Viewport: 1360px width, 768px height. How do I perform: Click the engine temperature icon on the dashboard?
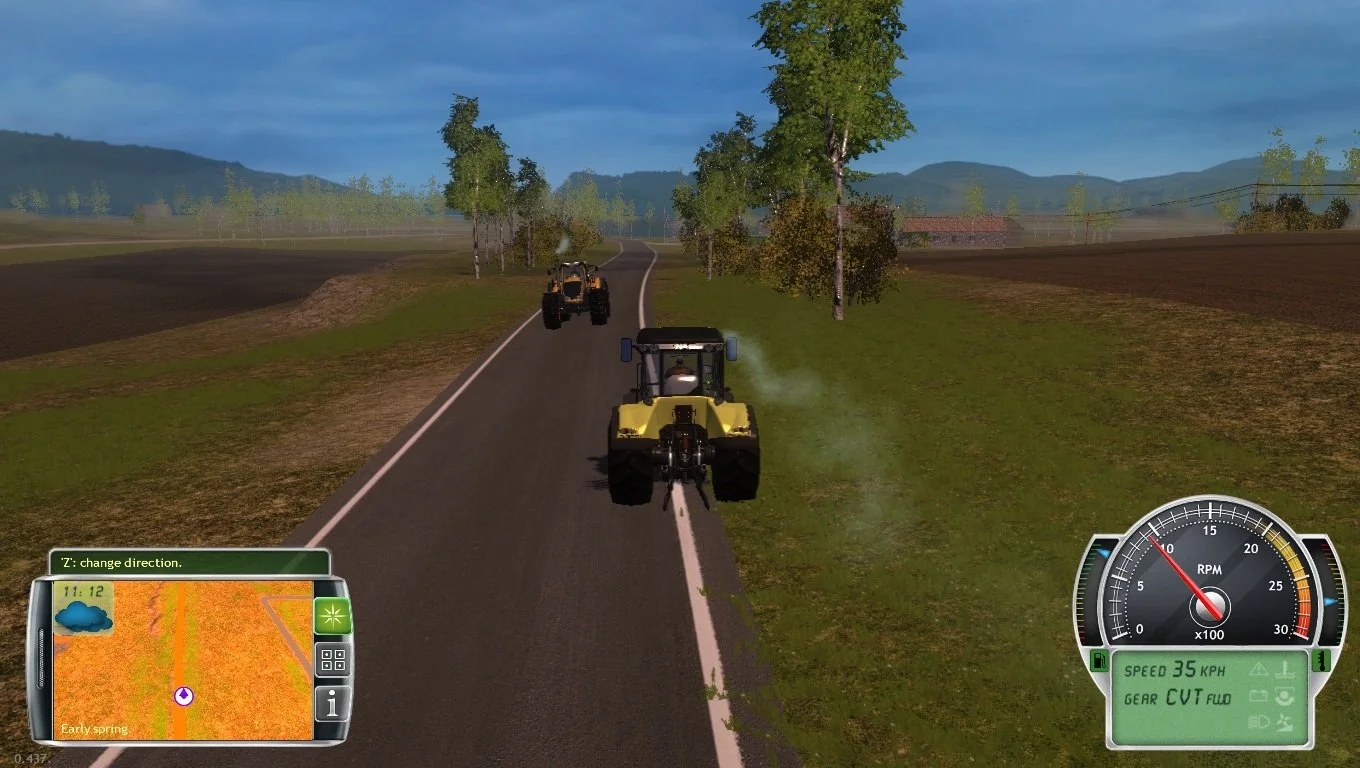(1322, 663)
